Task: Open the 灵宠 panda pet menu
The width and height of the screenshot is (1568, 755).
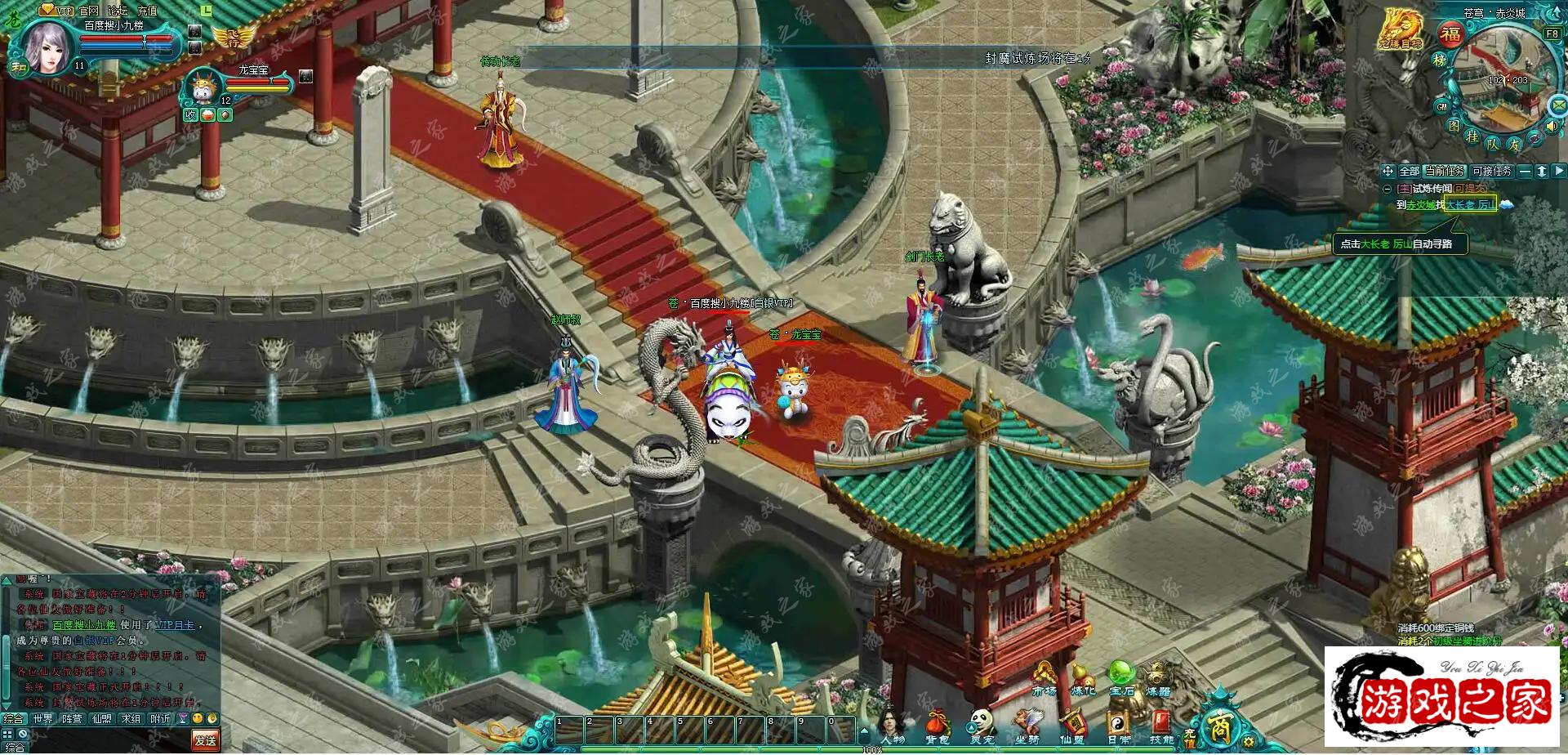Action: pos(982,725)
